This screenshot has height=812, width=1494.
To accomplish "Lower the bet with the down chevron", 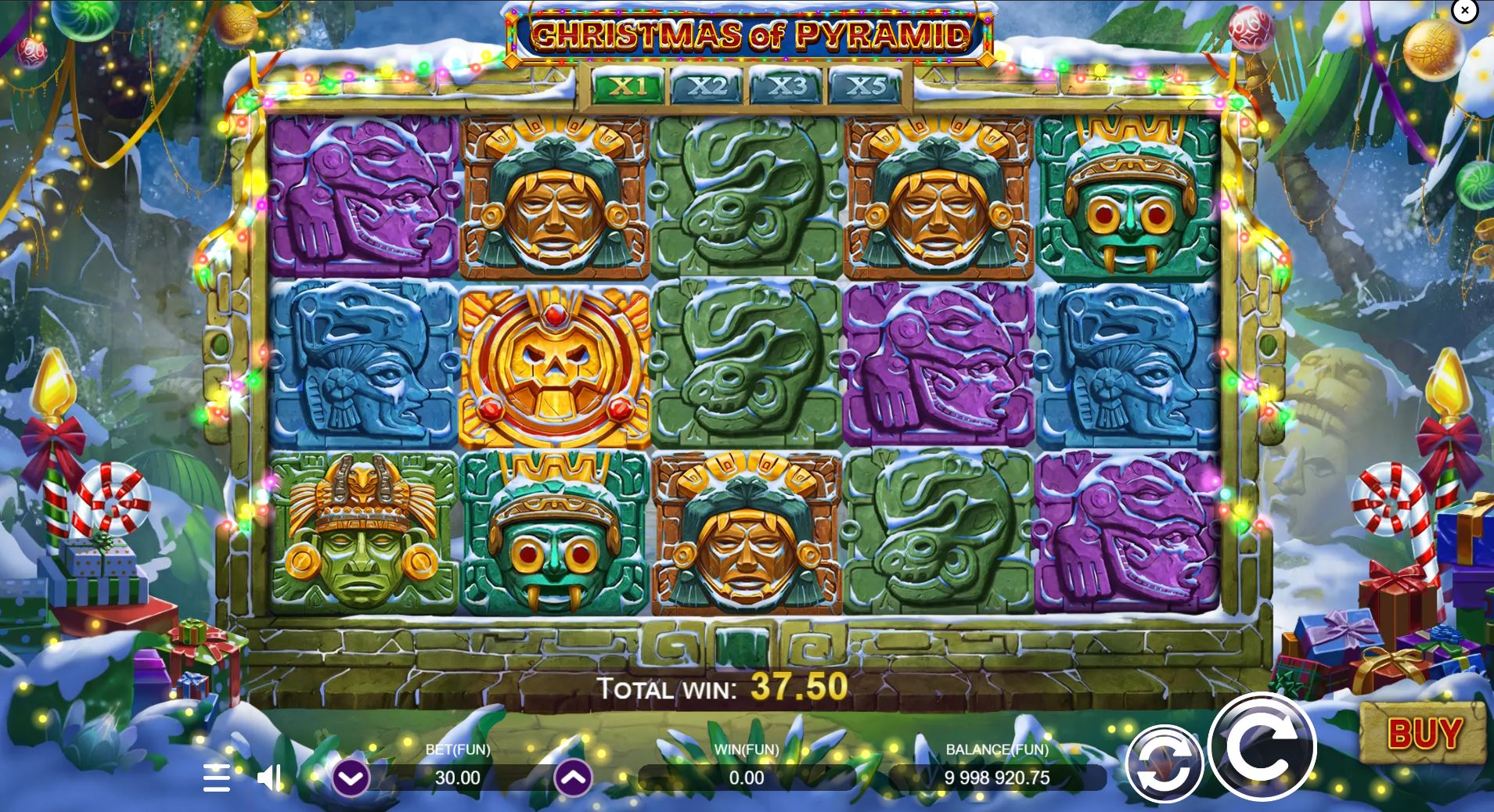I will [352, 778].
